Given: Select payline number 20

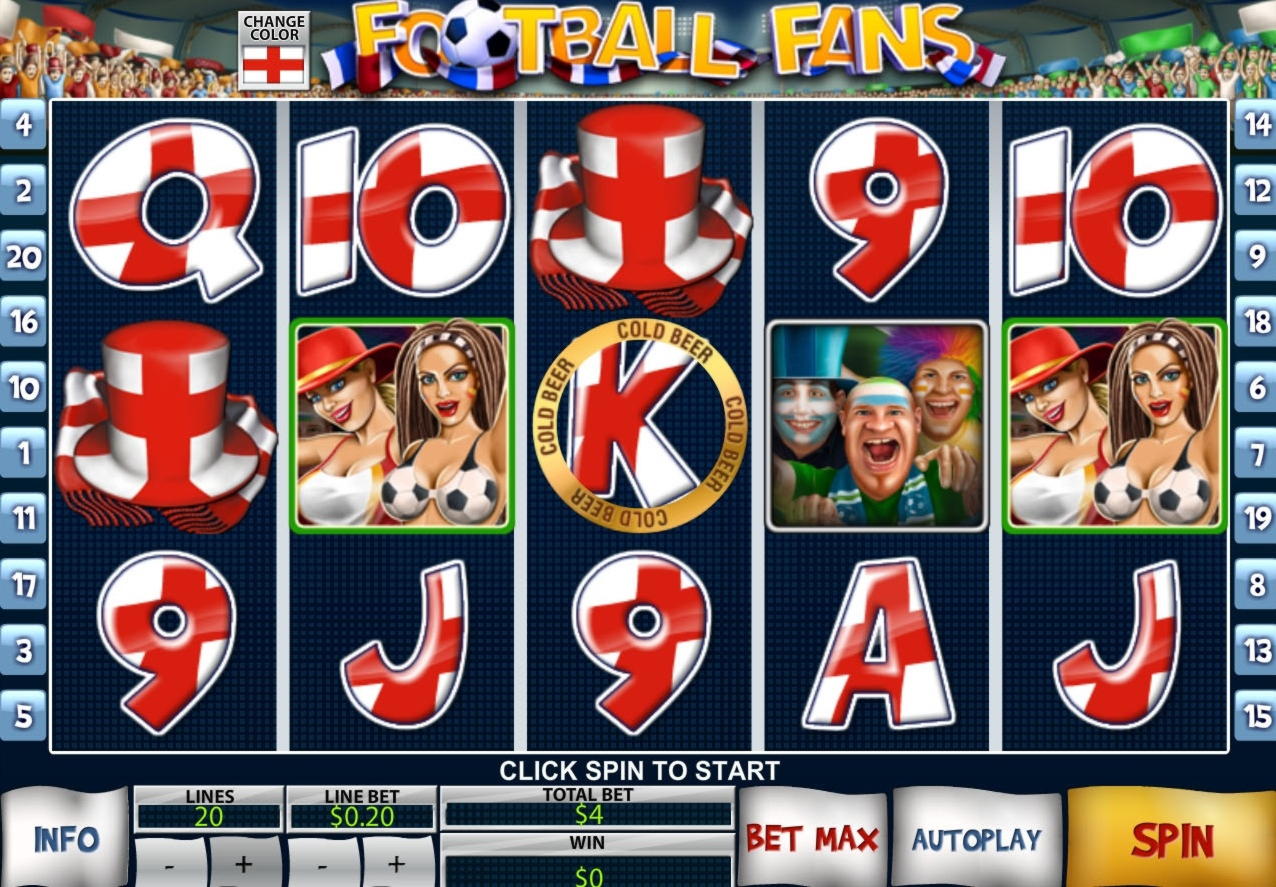Looking at the screenshot, I should tap(24, 257).
